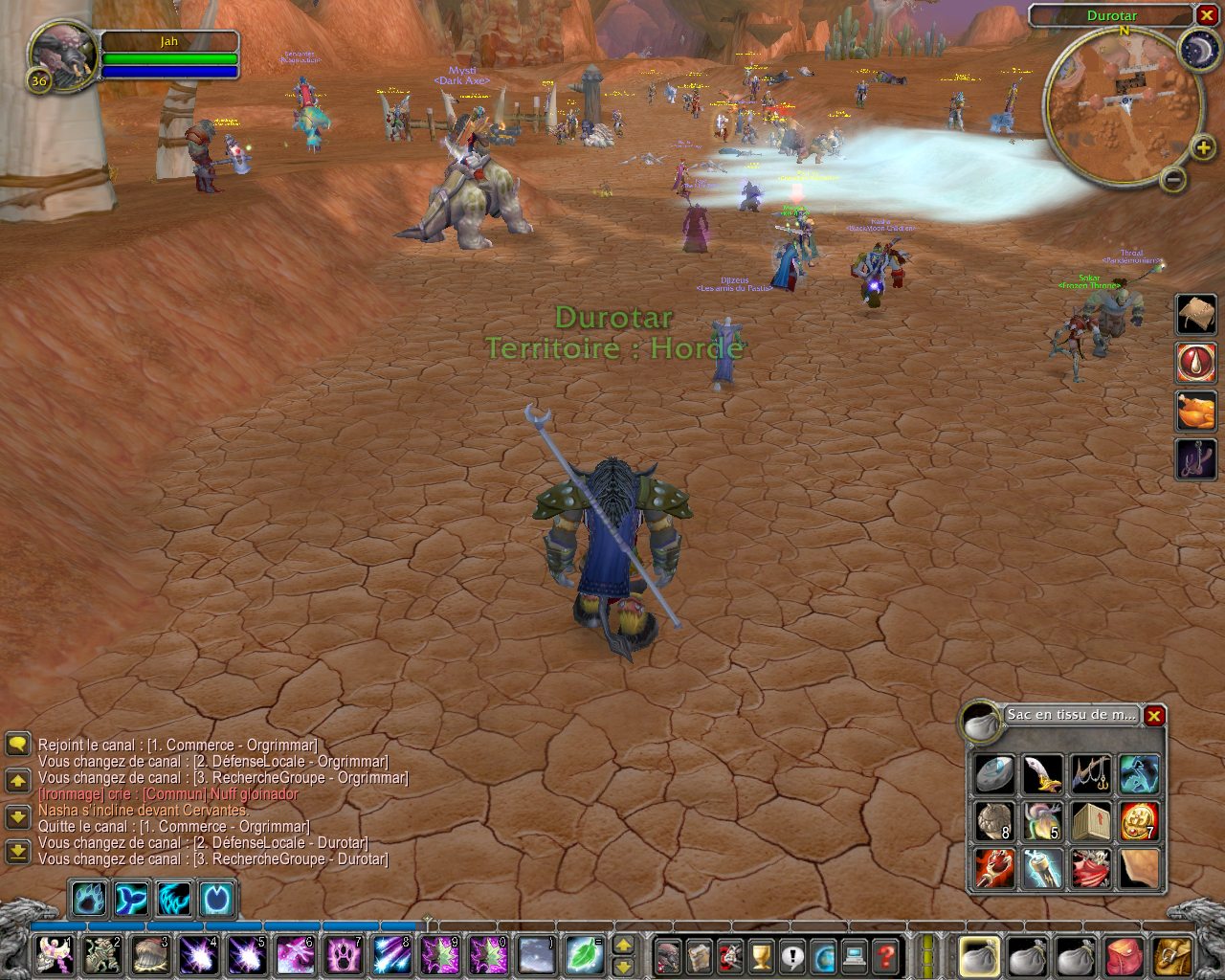Zoom in the Durotar minimap
Screen dimensions: 1225x980
[x=1203, y=147]
